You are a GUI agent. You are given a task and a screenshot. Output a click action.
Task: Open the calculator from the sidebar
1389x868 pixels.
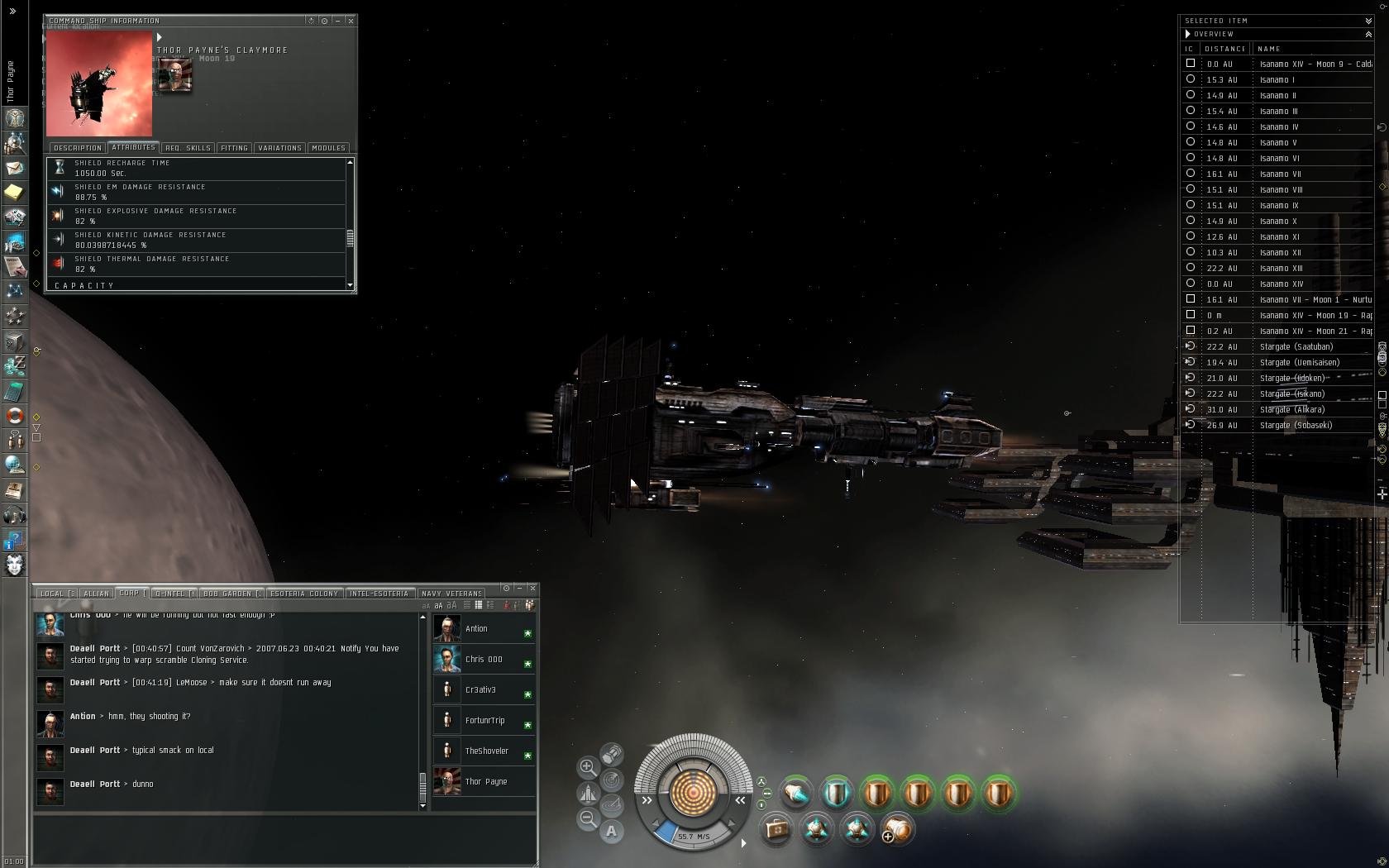[15, 391]
